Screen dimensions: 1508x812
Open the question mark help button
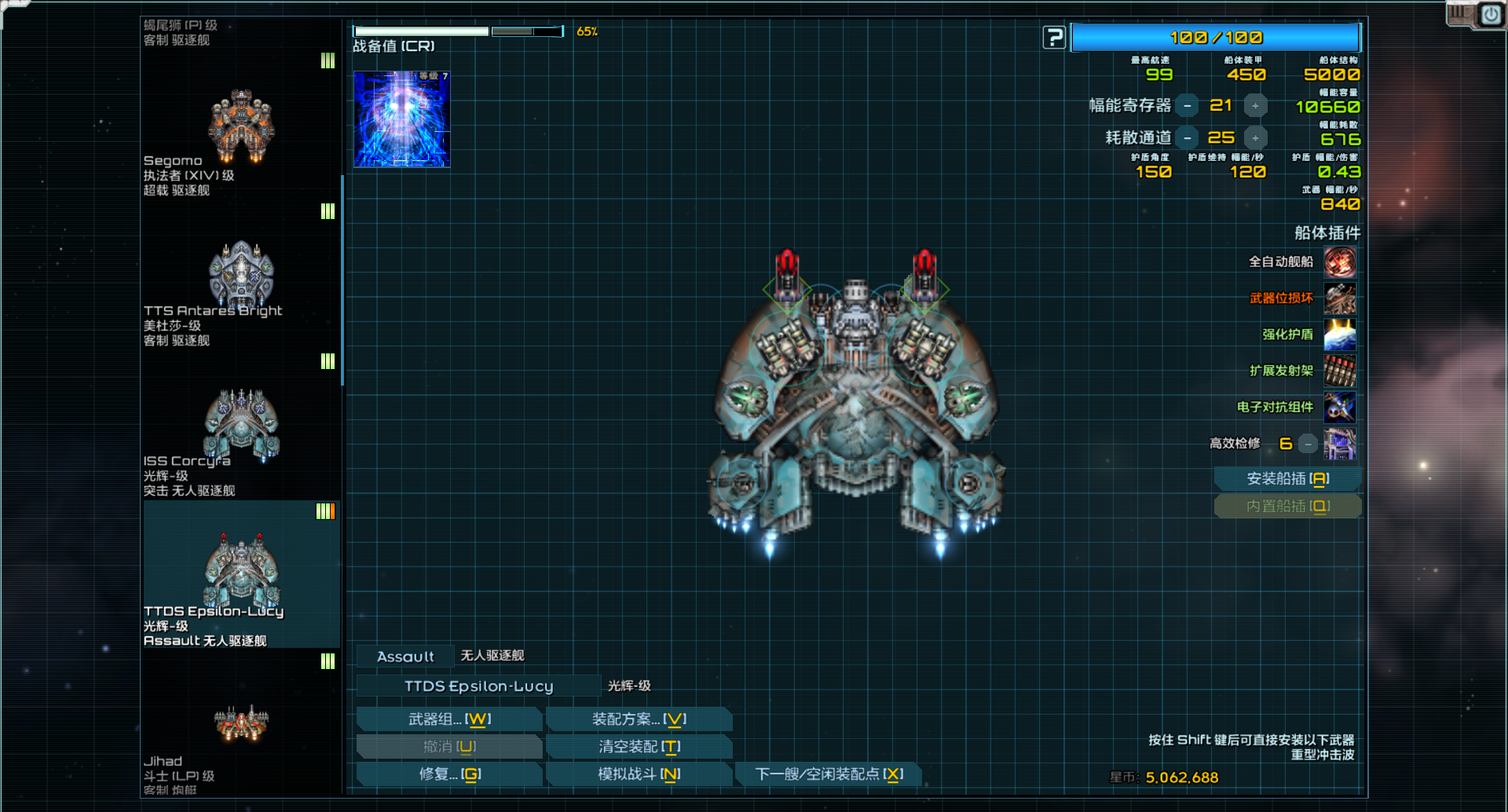click(x=1054, y=37)
